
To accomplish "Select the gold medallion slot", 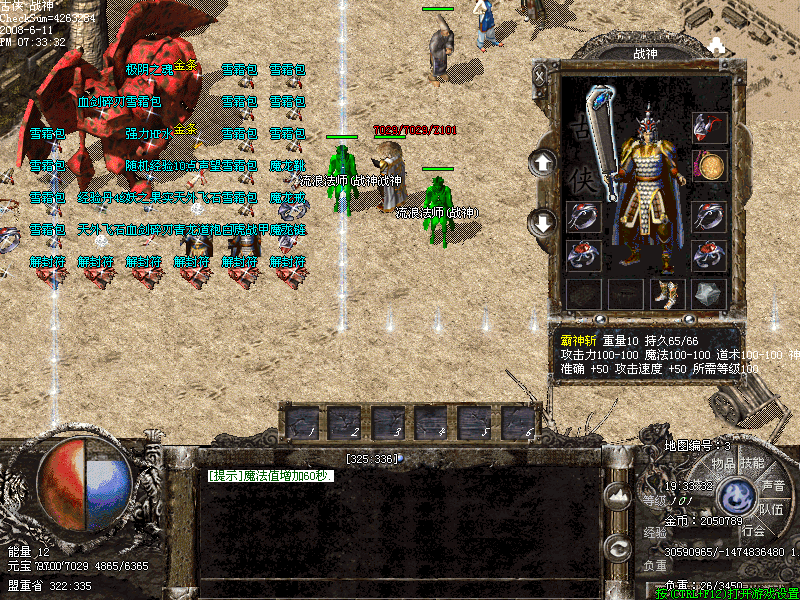I will 709,166.
